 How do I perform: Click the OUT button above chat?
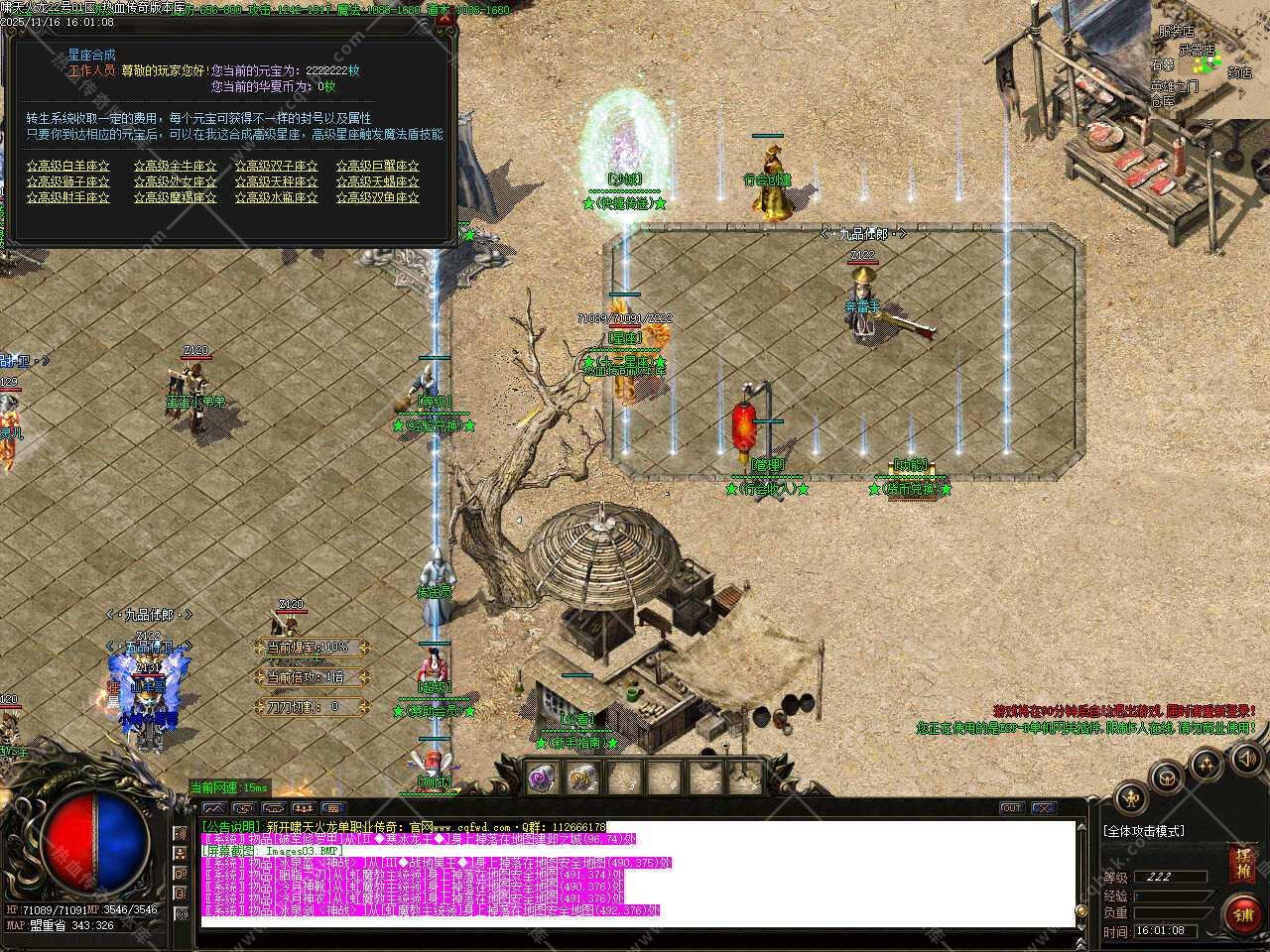1011,808
